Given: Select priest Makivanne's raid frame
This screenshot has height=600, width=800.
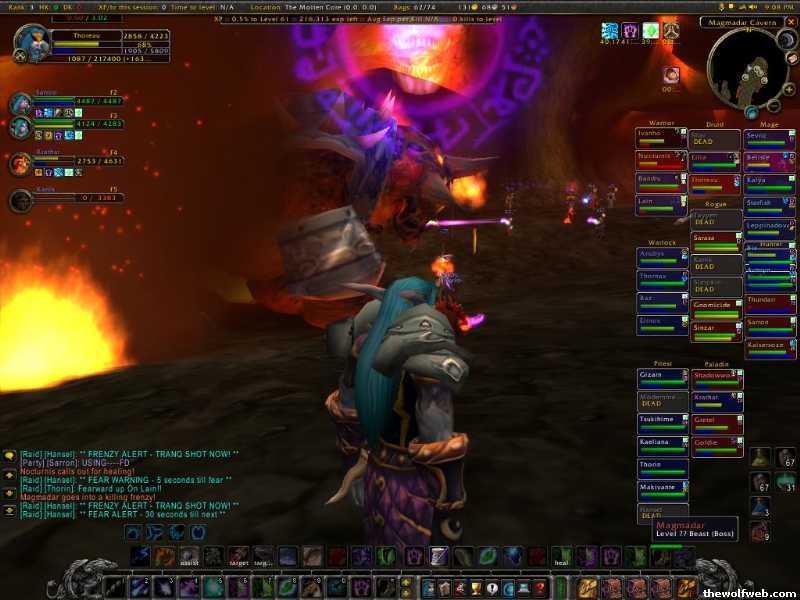Looking at the screenshot, I should pyautogui.click(x=662, y=490).
